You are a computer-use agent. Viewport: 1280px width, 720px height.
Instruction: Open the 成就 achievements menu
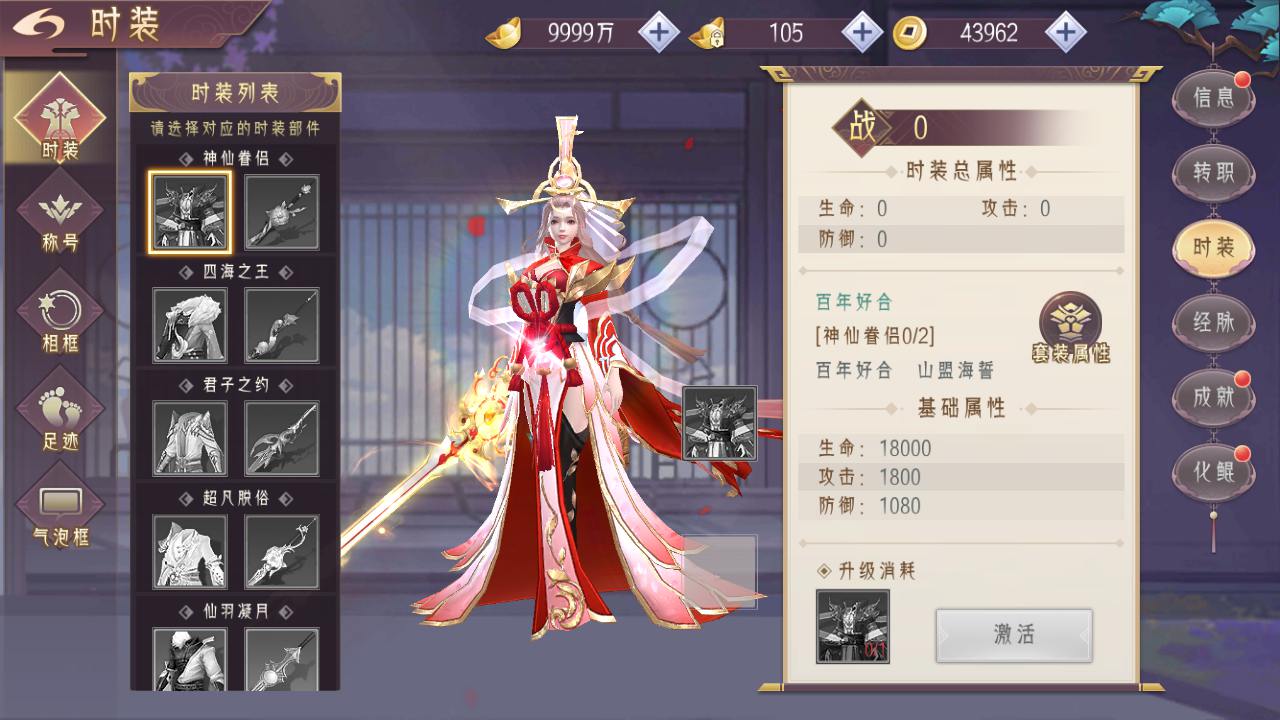[1214, 396]
